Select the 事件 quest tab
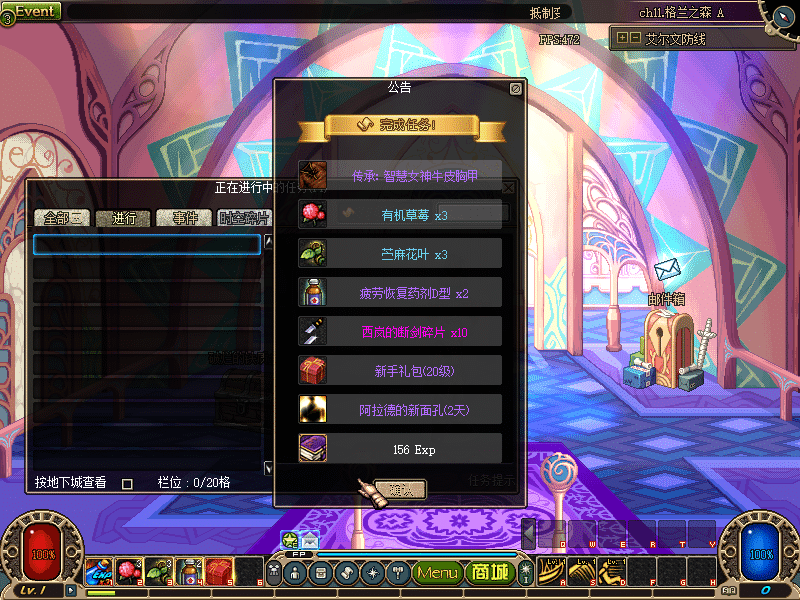800x600 pixels. tap(184, 219)
